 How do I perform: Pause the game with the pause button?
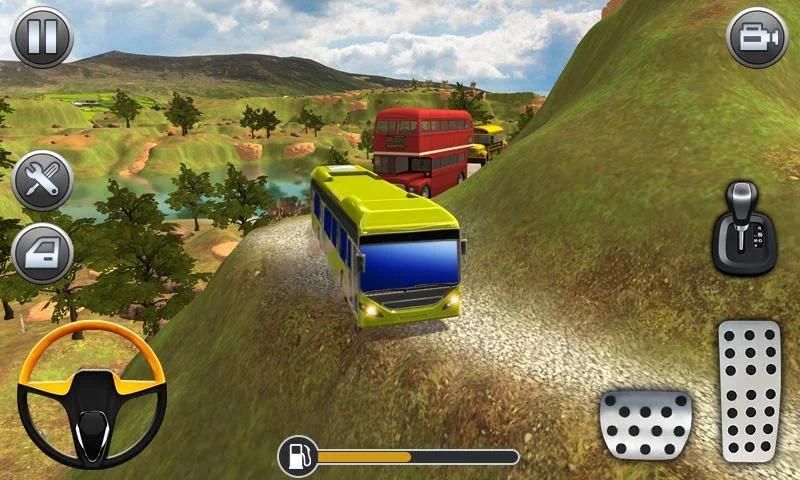point(41,37)
